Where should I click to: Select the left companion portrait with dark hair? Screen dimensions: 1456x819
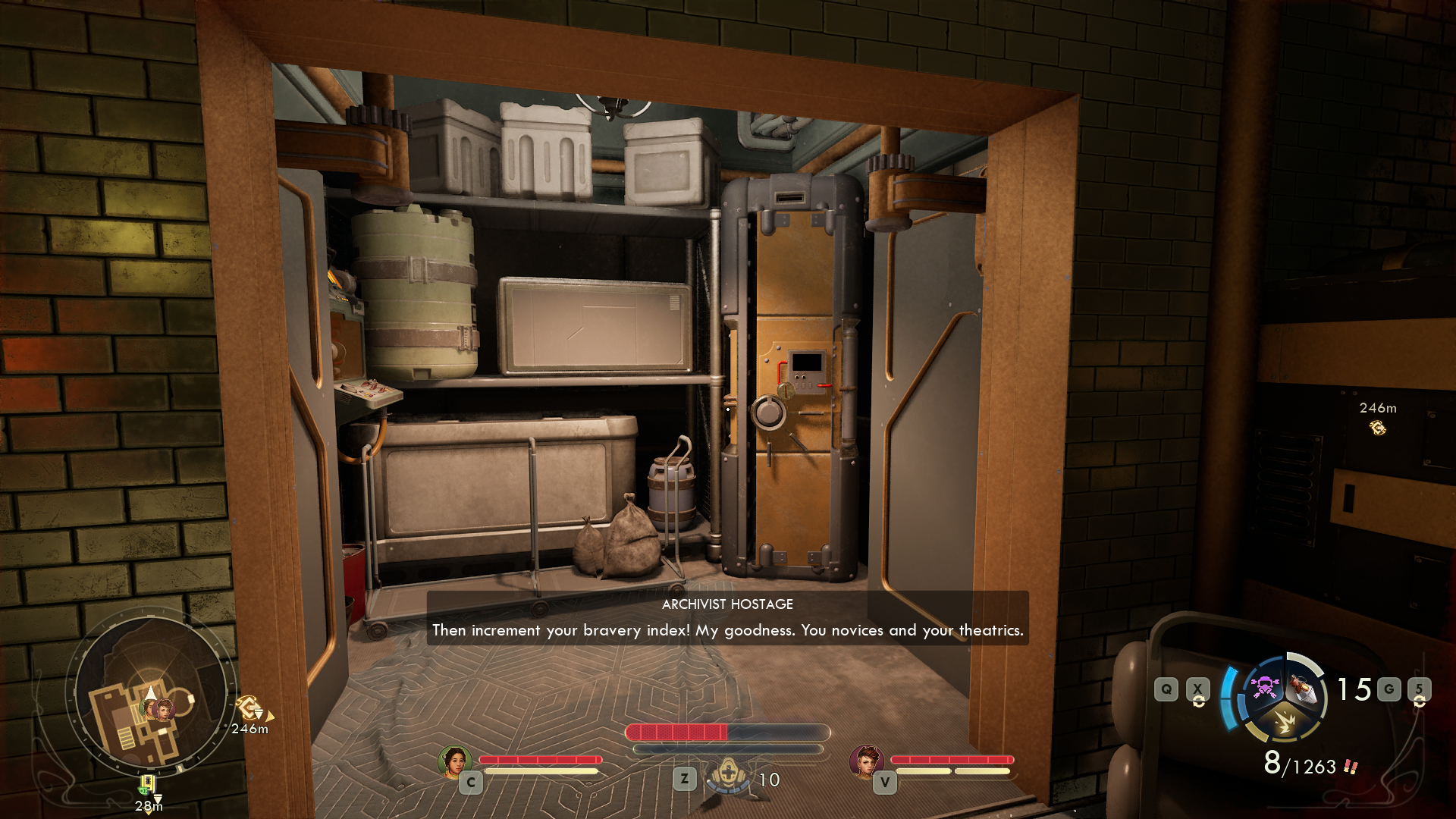[x=454, y=761]
